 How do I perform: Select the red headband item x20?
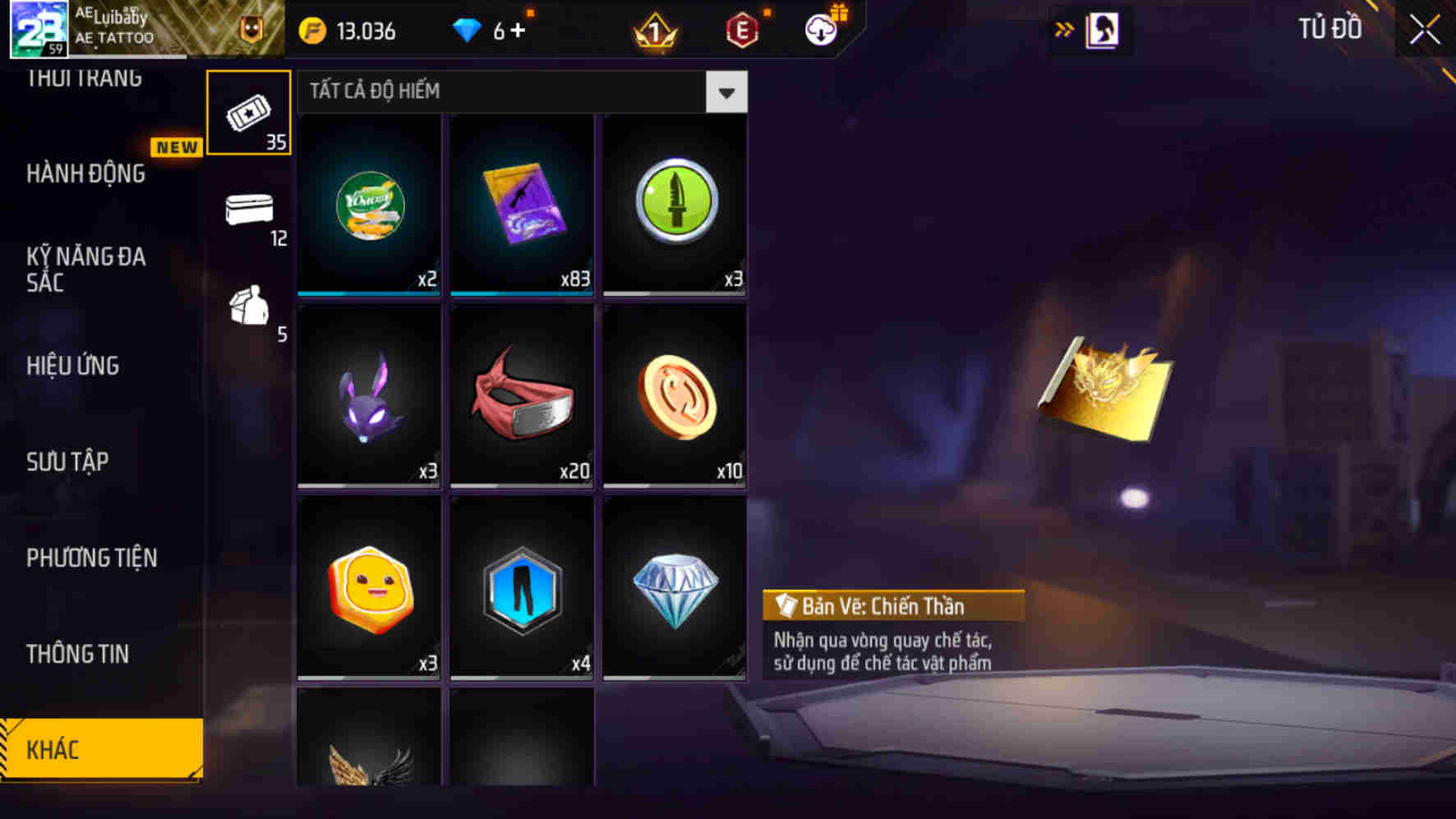click(523, 397)
